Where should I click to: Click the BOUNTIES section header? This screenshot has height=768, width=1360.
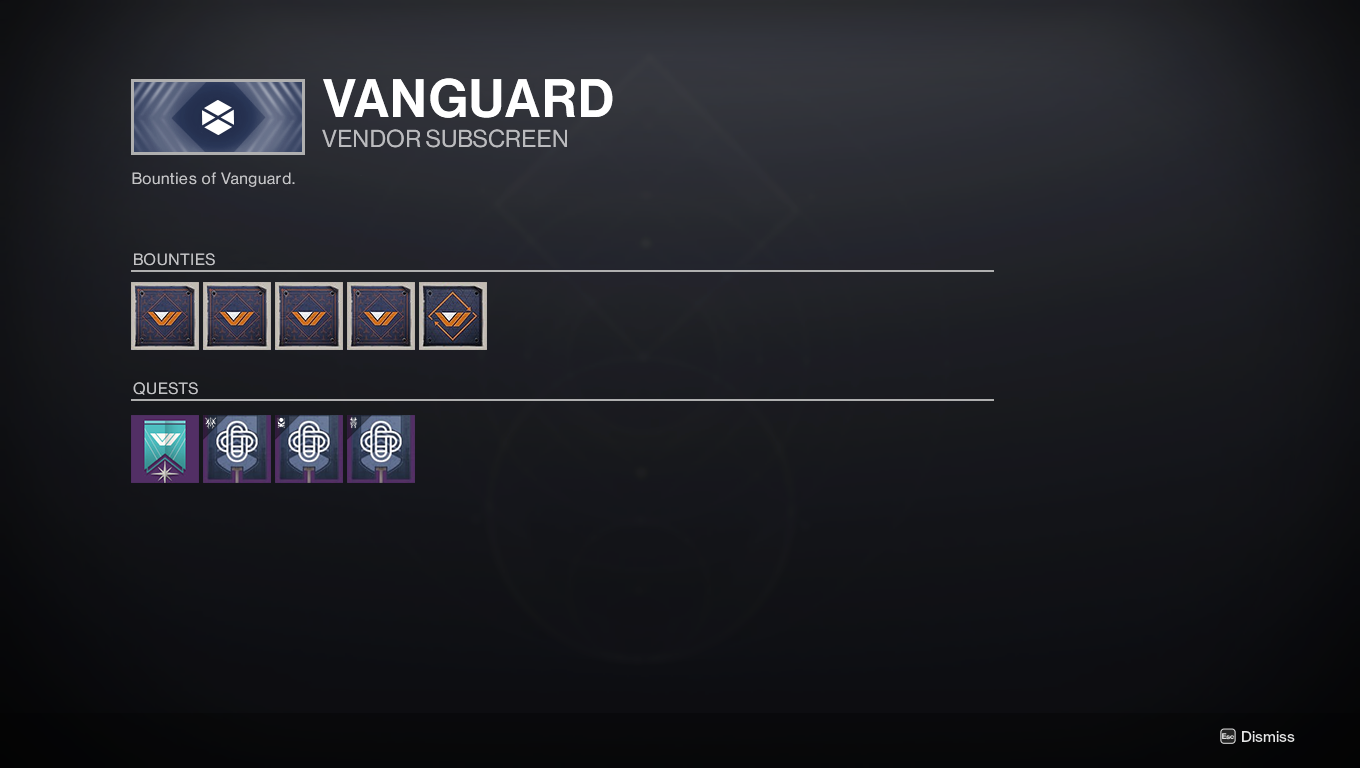coord(174,259)
